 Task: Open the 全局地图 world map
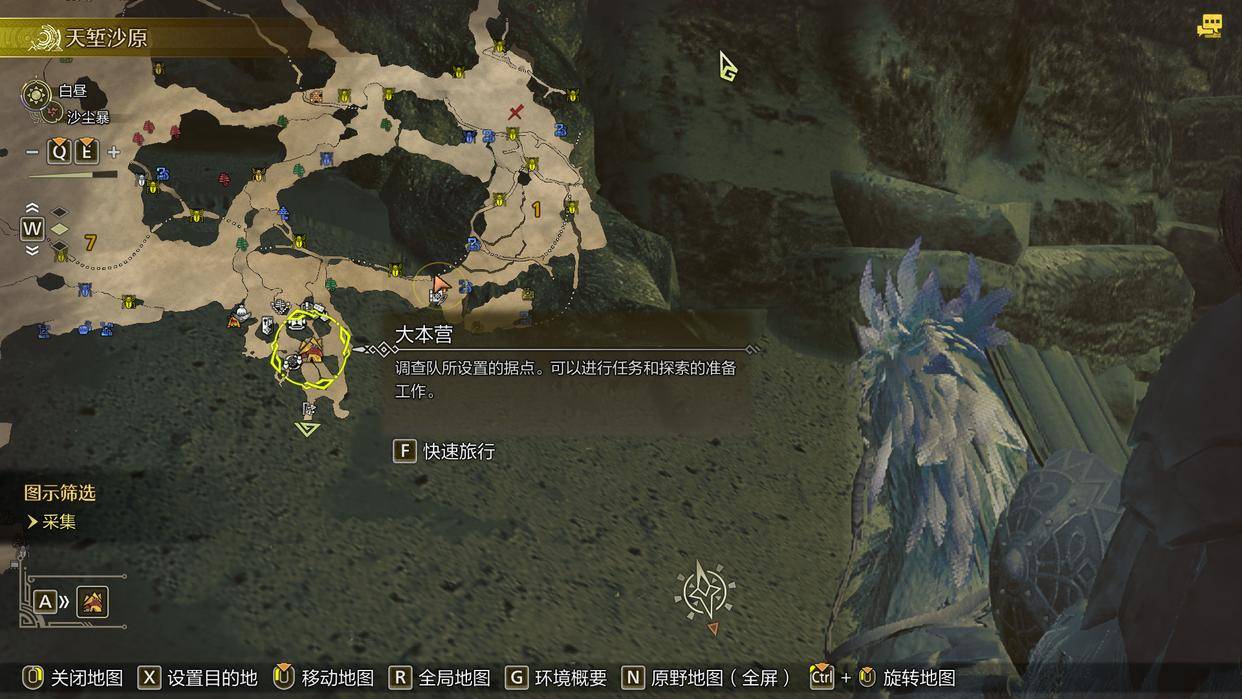click(x=440, y=677)
